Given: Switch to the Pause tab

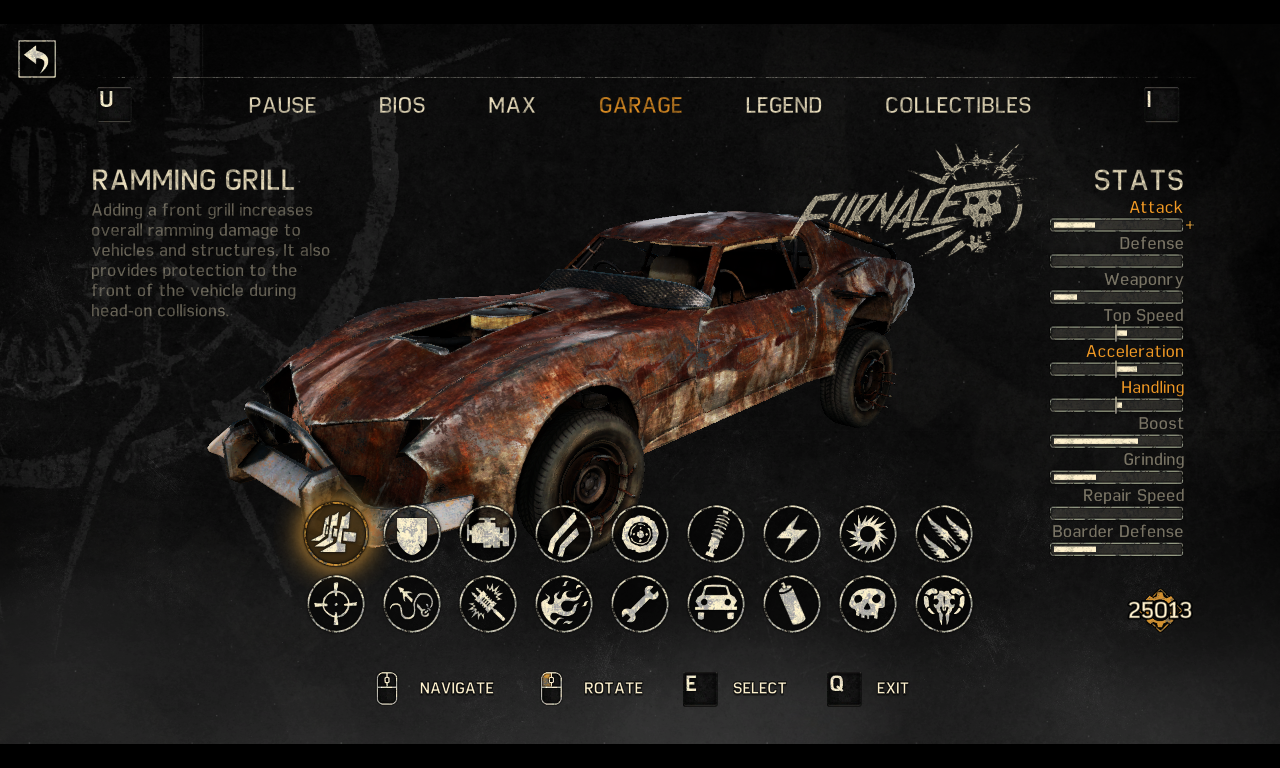Looking at the screenshot, I should (x=282, y=105).
